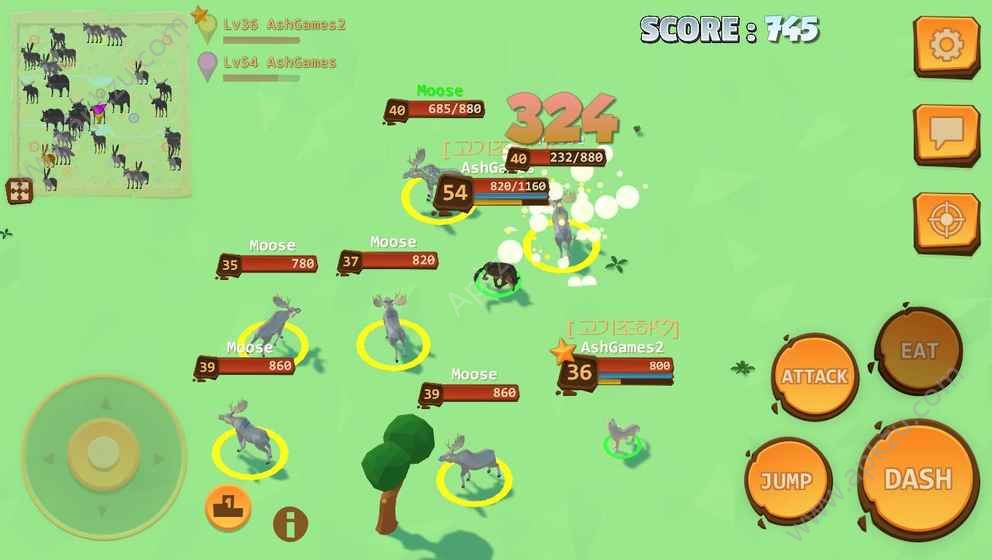Trigger the DASH button

tap(918, 479)
